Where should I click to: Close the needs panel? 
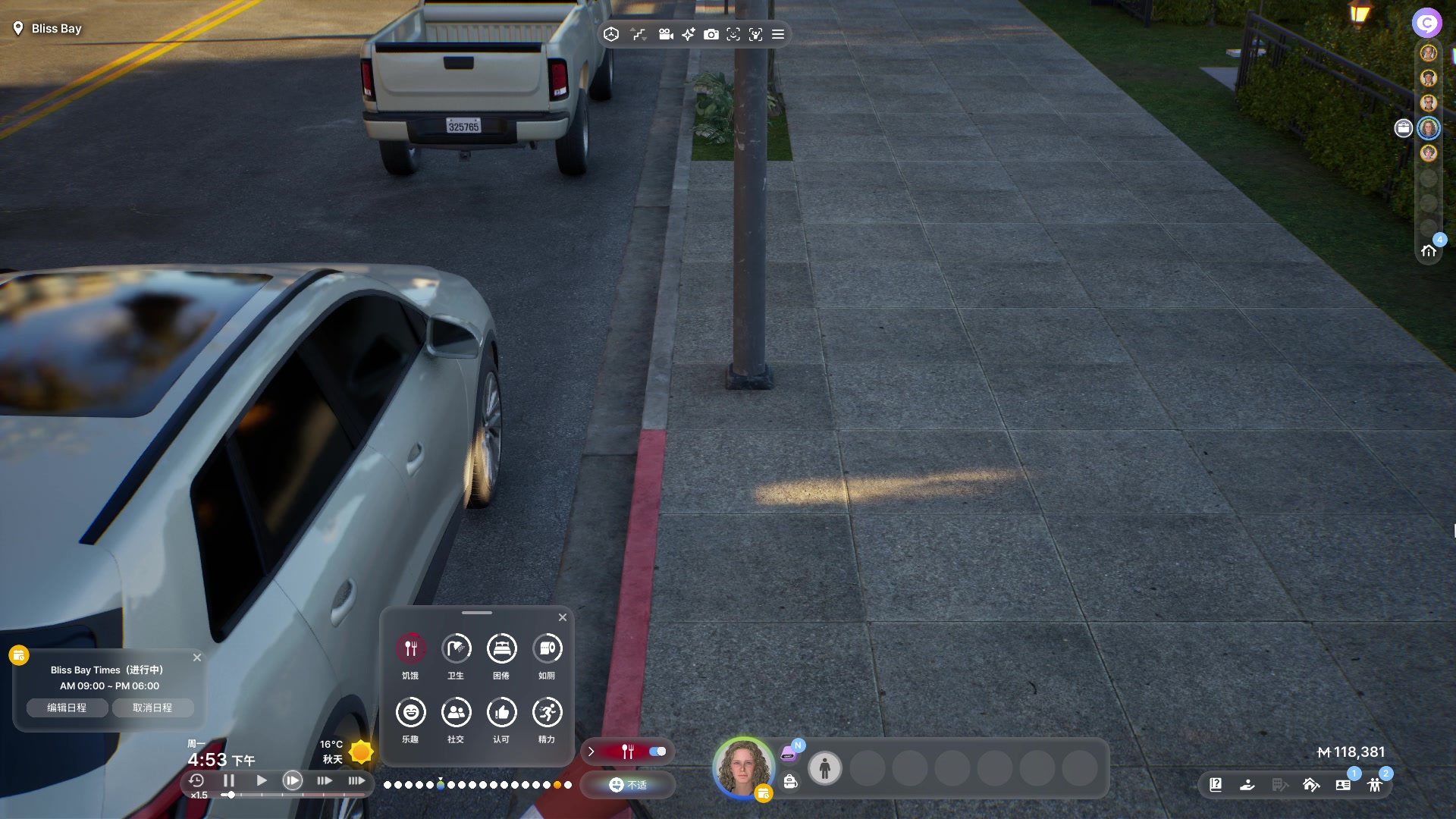click(563, 617)
